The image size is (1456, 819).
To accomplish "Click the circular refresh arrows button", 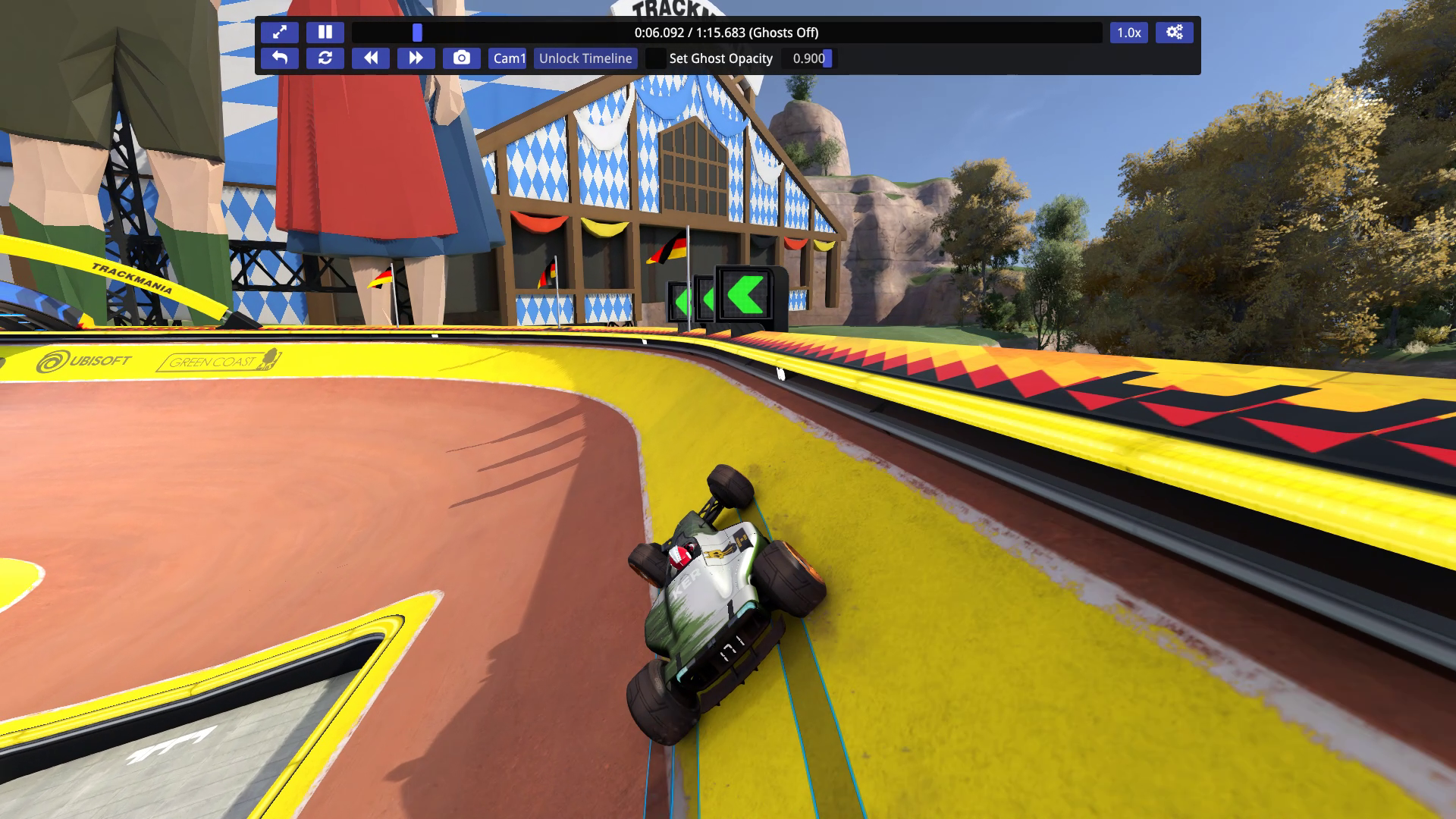I will pyautogui.click(x=325, y=58).
